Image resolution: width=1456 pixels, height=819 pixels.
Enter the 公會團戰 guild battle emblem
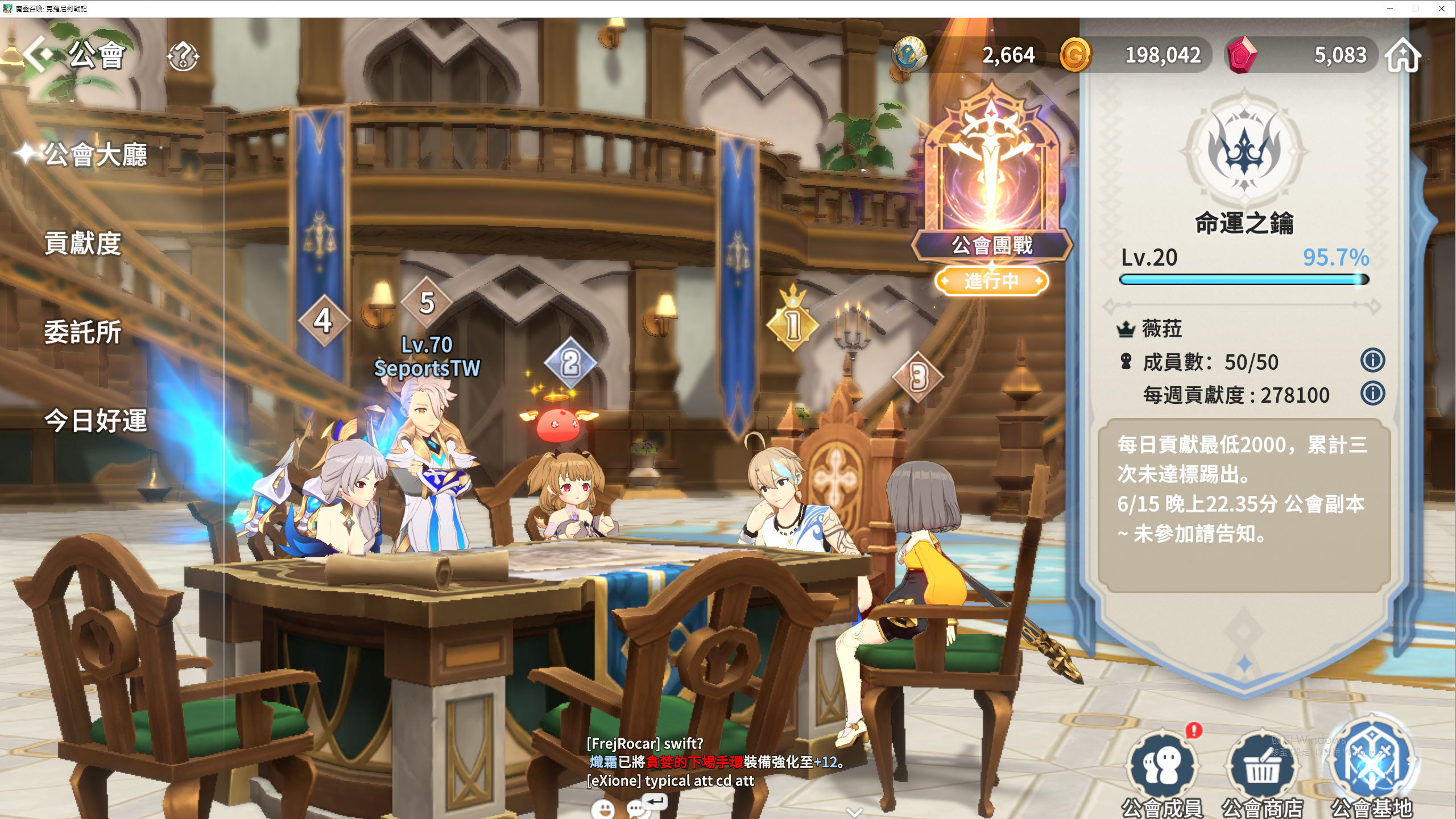[x=992, y=182]
